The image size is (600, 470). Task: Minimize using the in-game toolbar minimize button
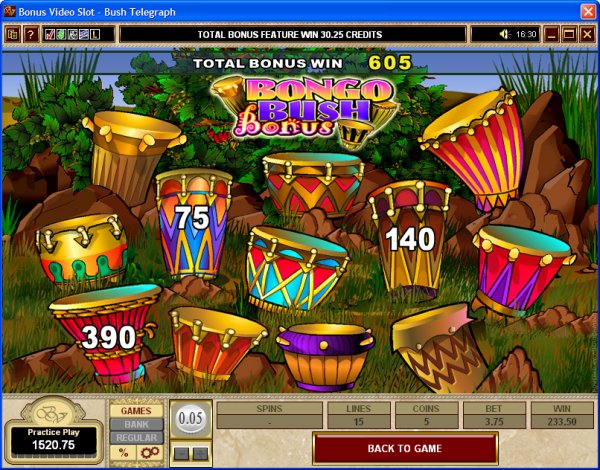[551, 34]
